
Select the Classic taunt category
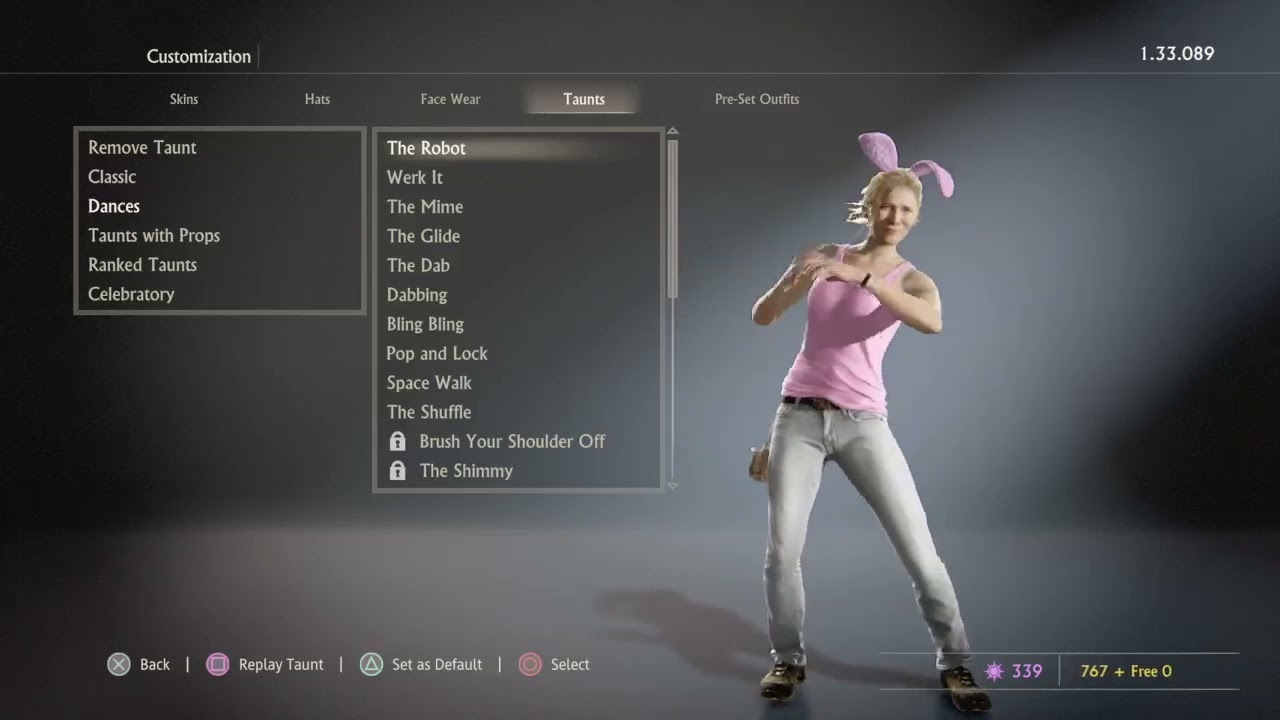112,177
